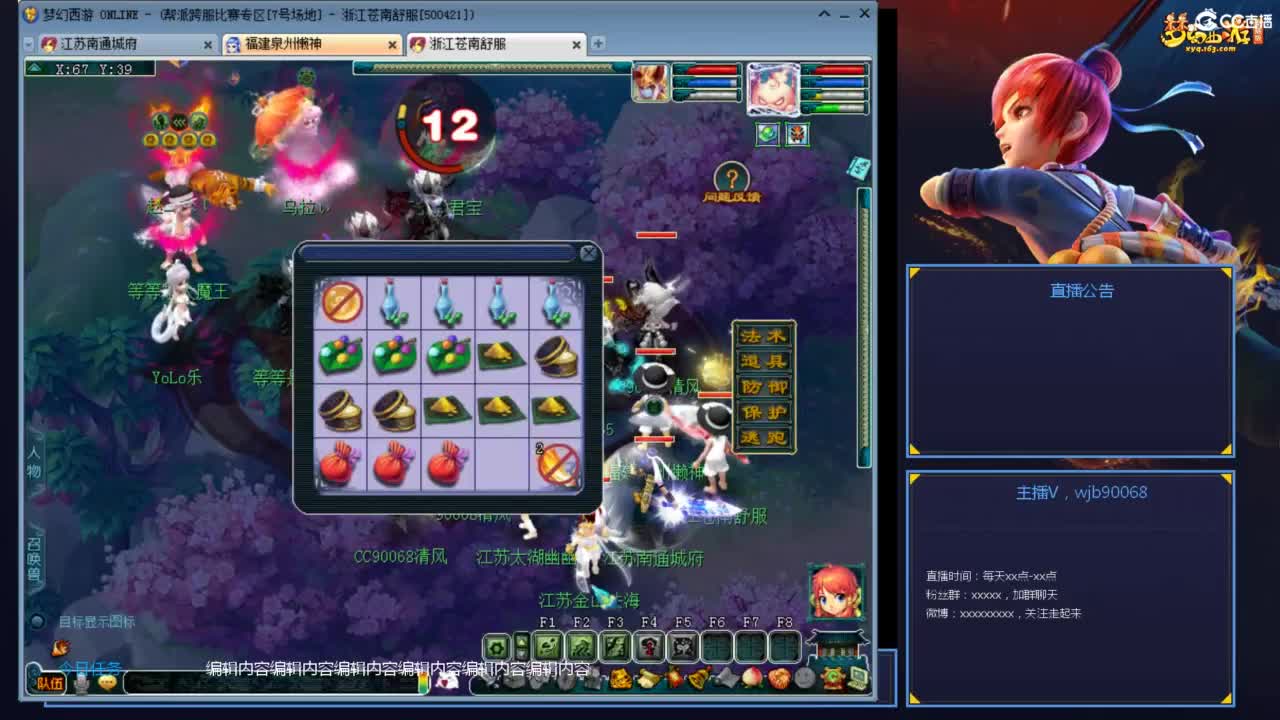Click the bell icon on the bottom toolbar
Viewport: 1280px width, 720px height.
[x=700, y=680]
